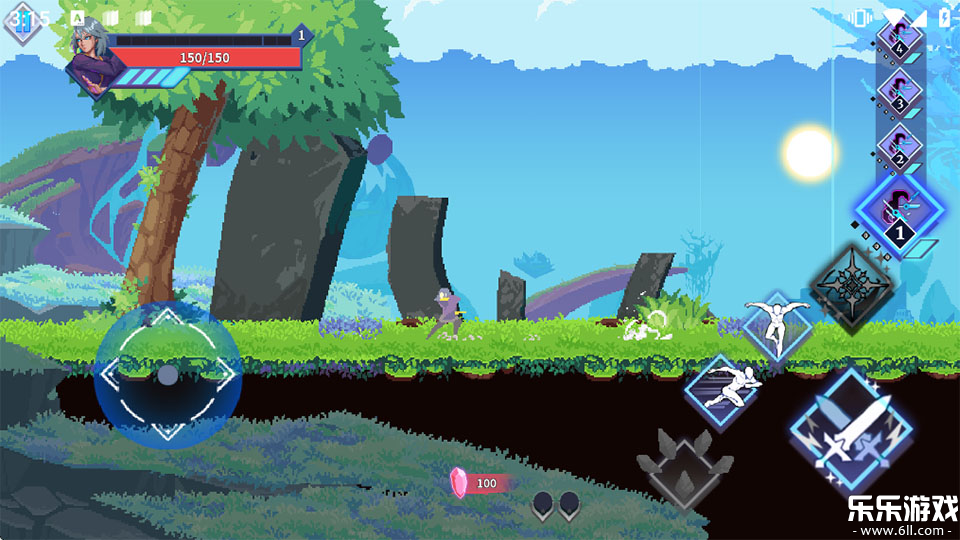Attack with the crossed swords button
The height and width of the screenshot is (540, 960).
point(849,433)
